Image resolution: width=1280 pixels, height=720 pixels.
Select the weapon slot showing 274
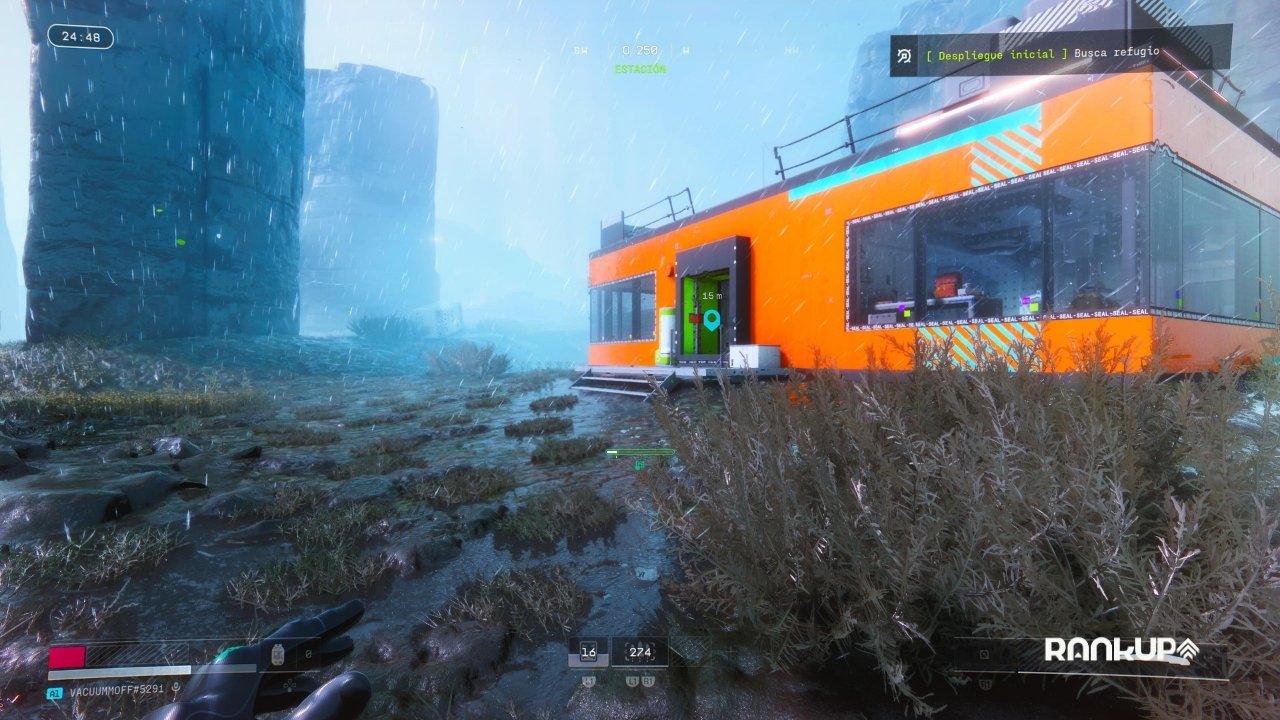point(639,652)
